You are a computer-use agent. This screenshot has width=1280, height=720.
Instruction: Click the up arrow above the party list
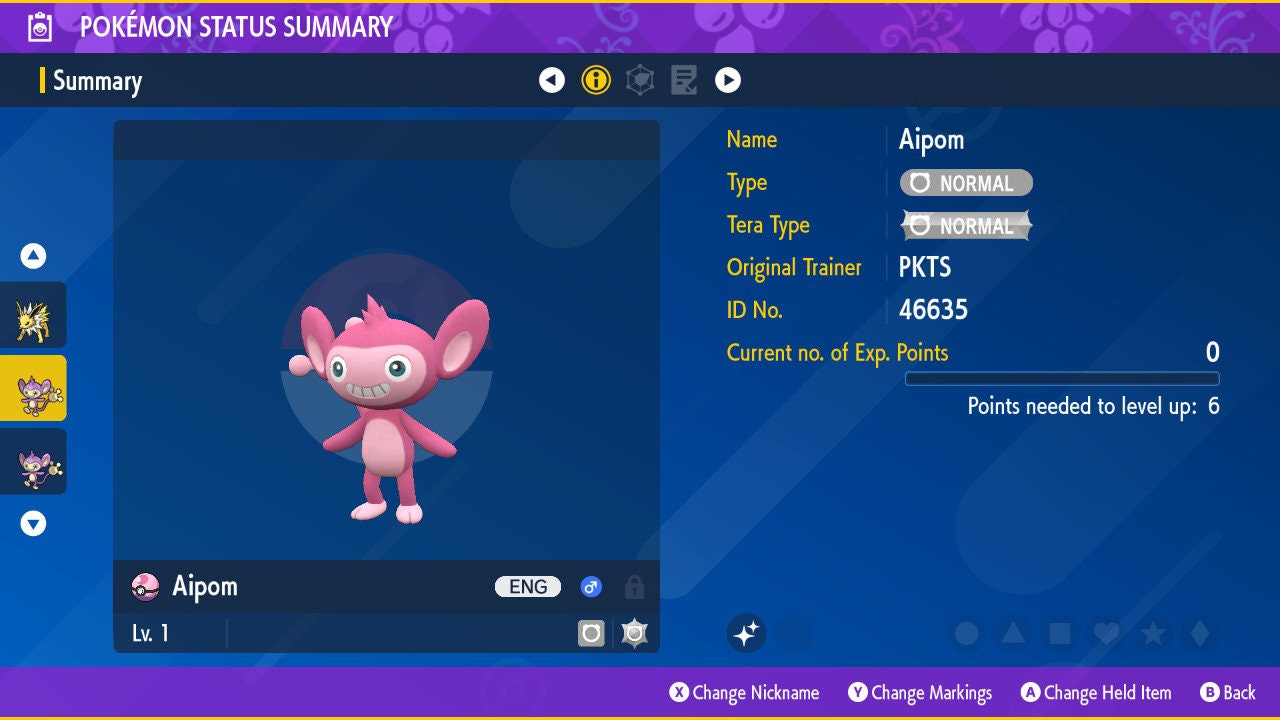pyautogui.click(x=33, y=256)
